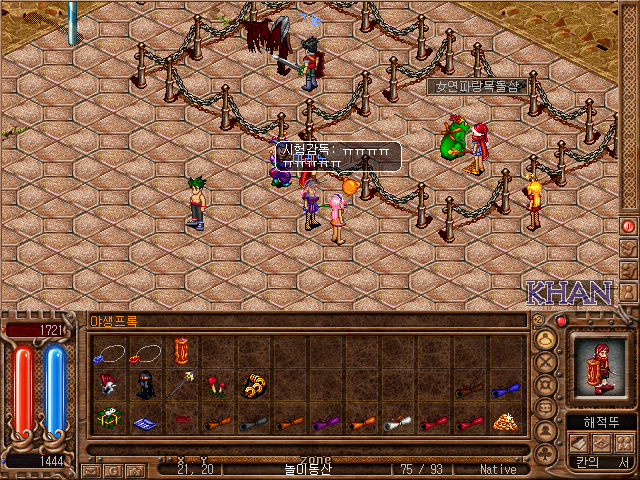Pick the red tower shield item
Viewport: 640px width, 480px height.
[x=182, y=353]
